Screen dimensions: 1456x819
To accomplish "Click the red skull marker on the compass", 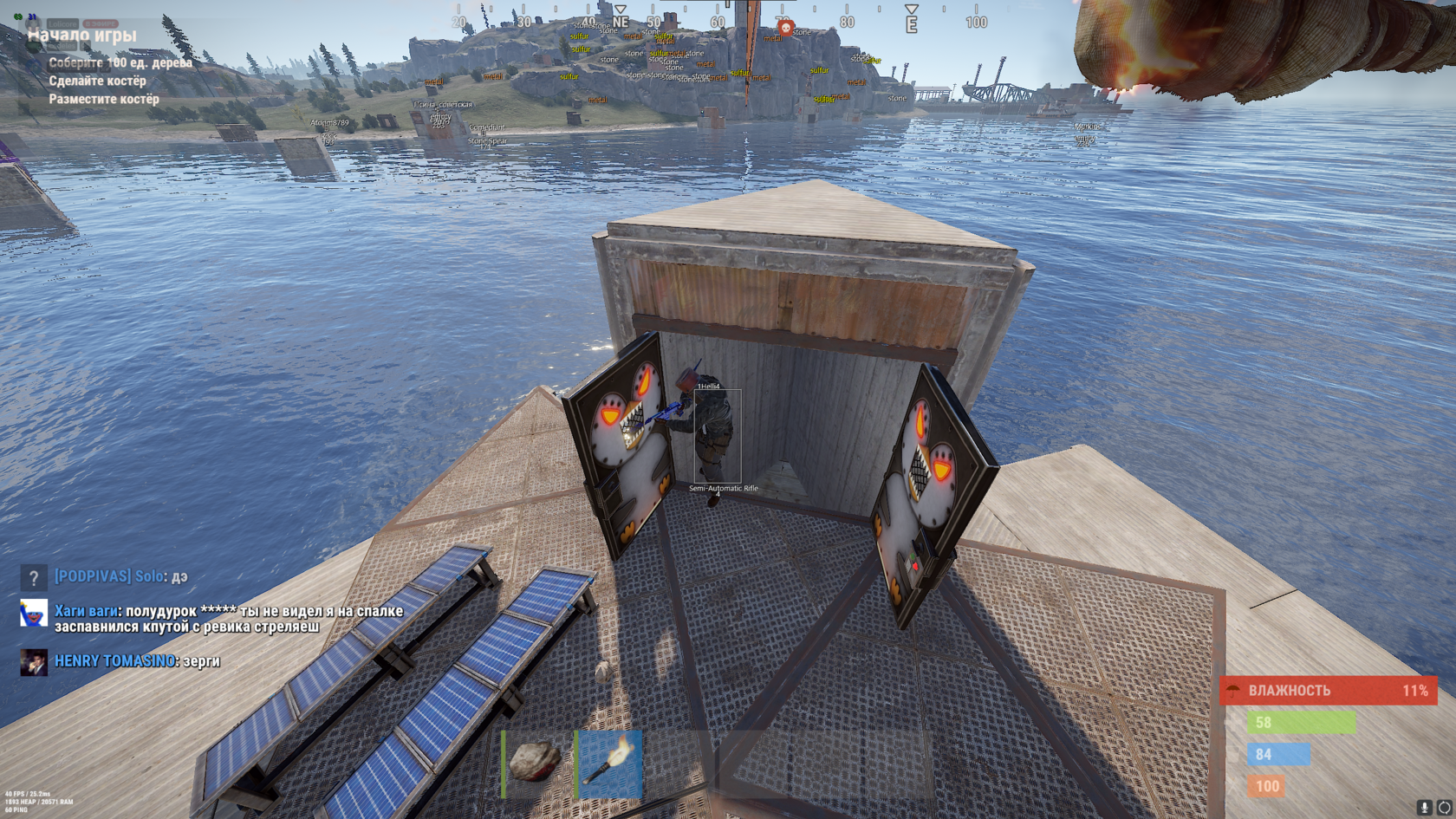I will (x=786, y=29).
